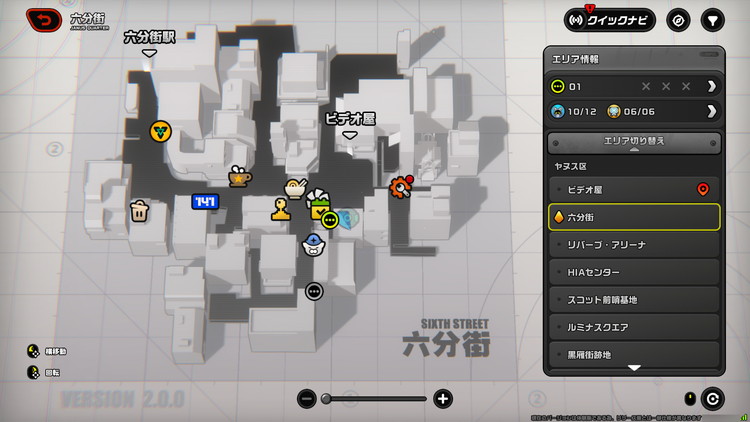Click the coffee cup map marker

239,176
